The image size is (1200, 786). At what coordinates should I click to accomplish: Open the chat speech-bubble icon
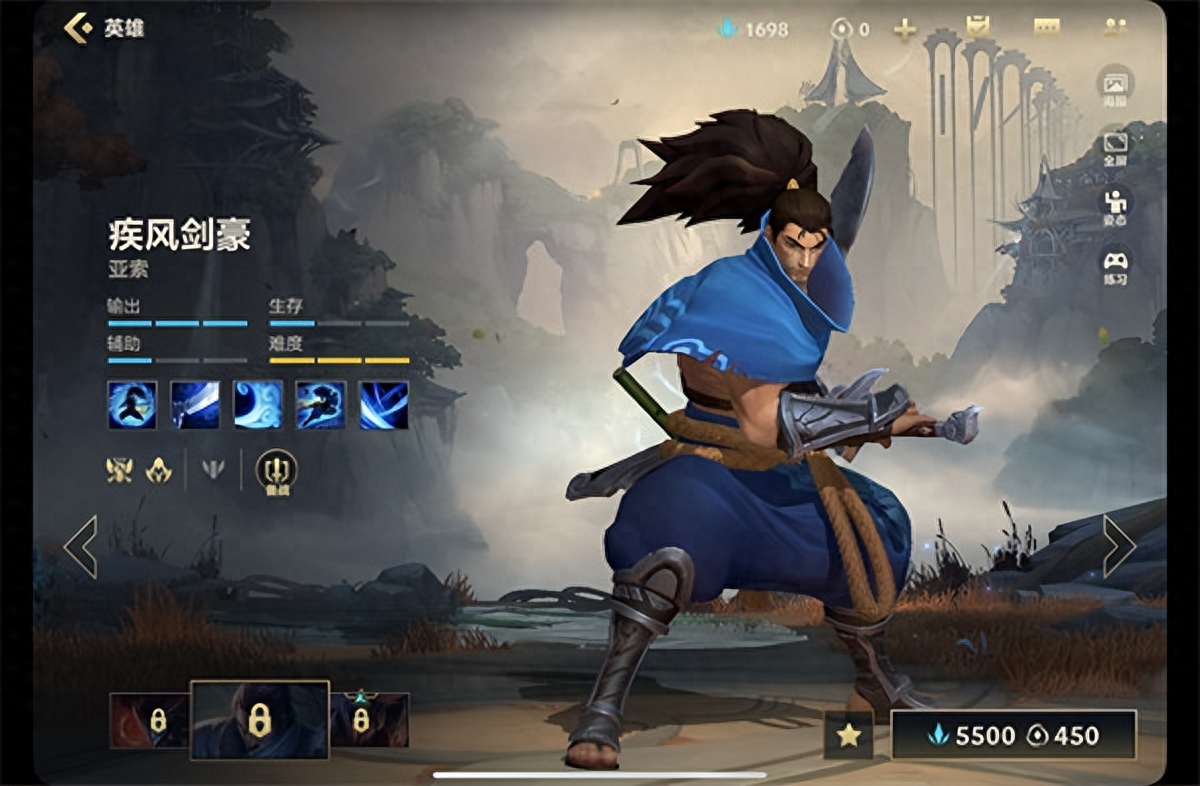(x=1046, y=28)
